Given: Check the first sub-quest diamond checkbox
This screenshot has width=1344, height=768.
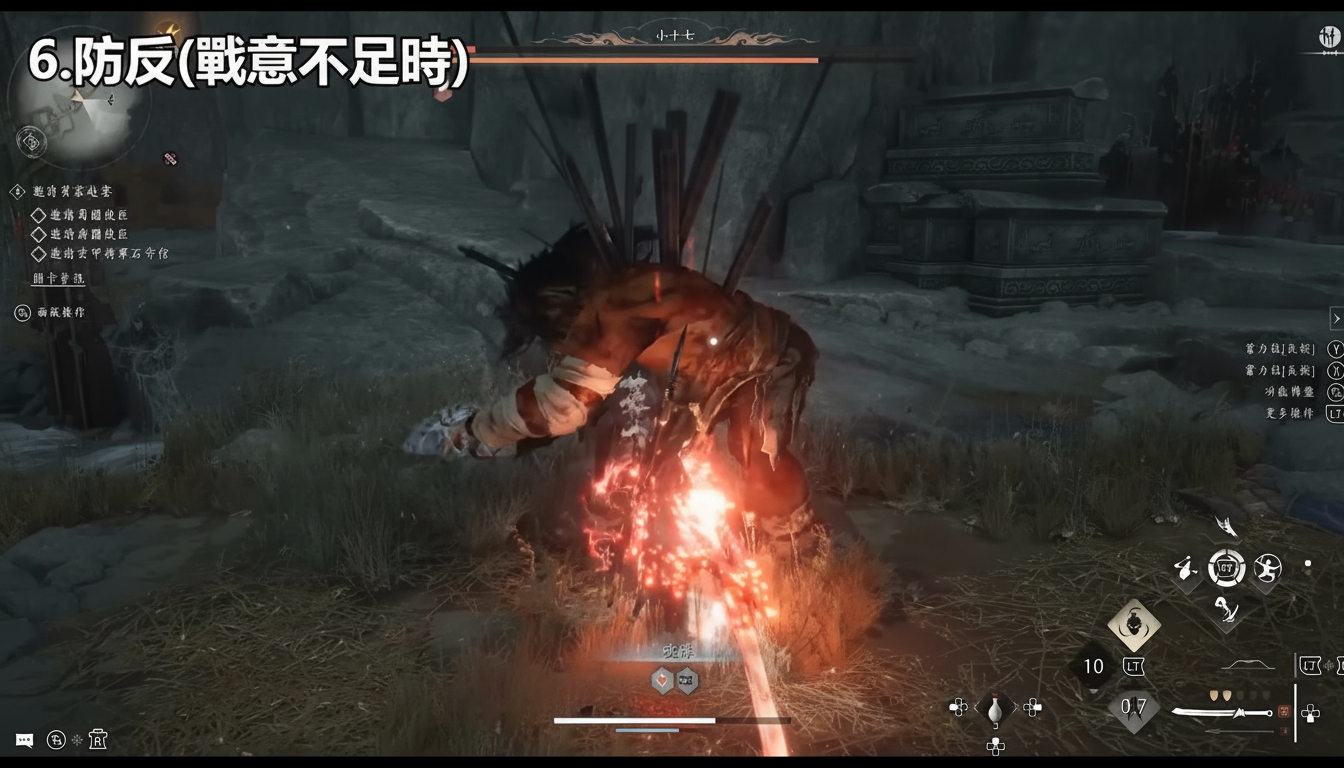Looking at the screenshot, I should (40, 216).
